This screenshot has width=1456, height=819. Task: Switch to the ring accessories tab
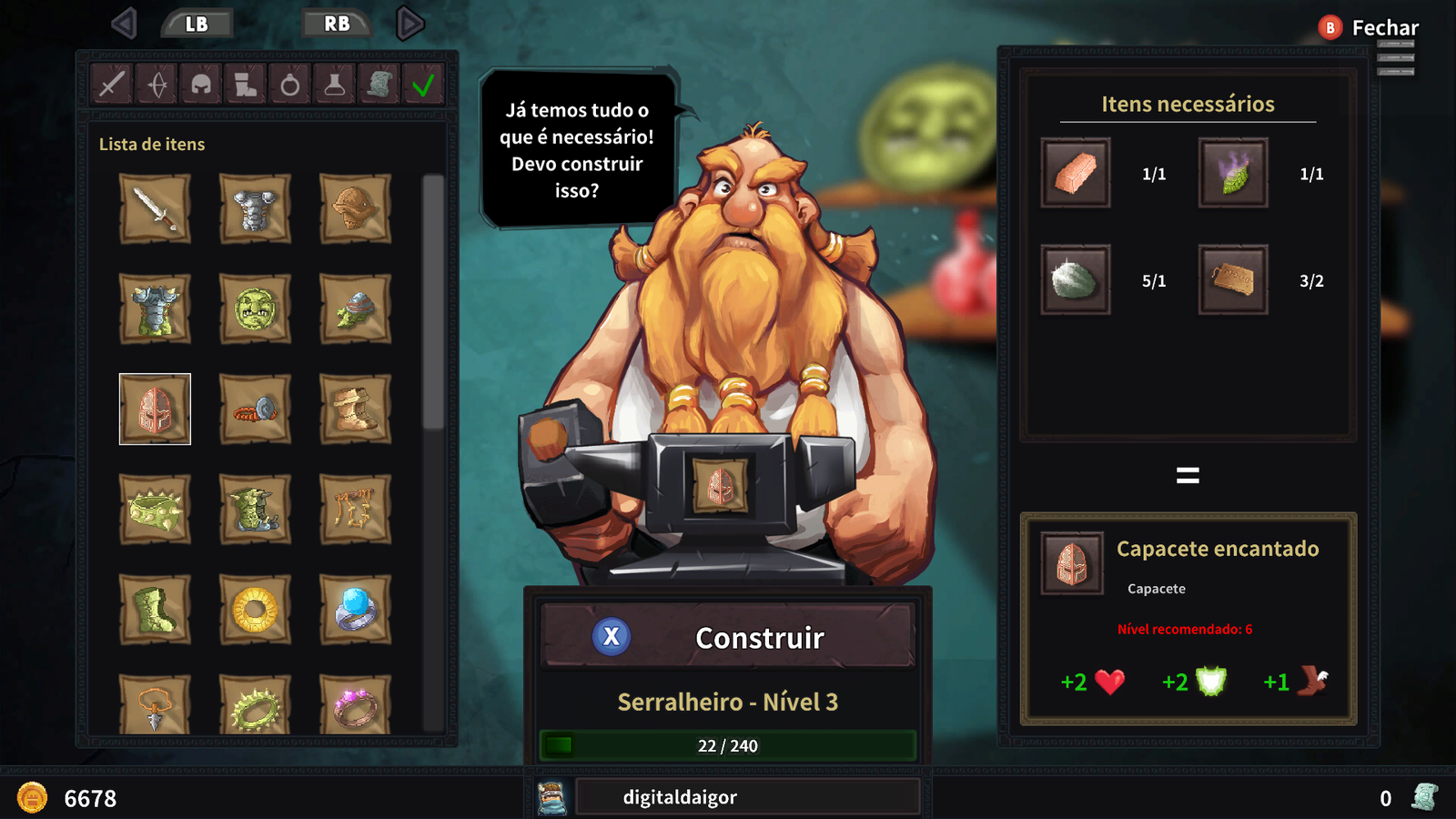290,86
